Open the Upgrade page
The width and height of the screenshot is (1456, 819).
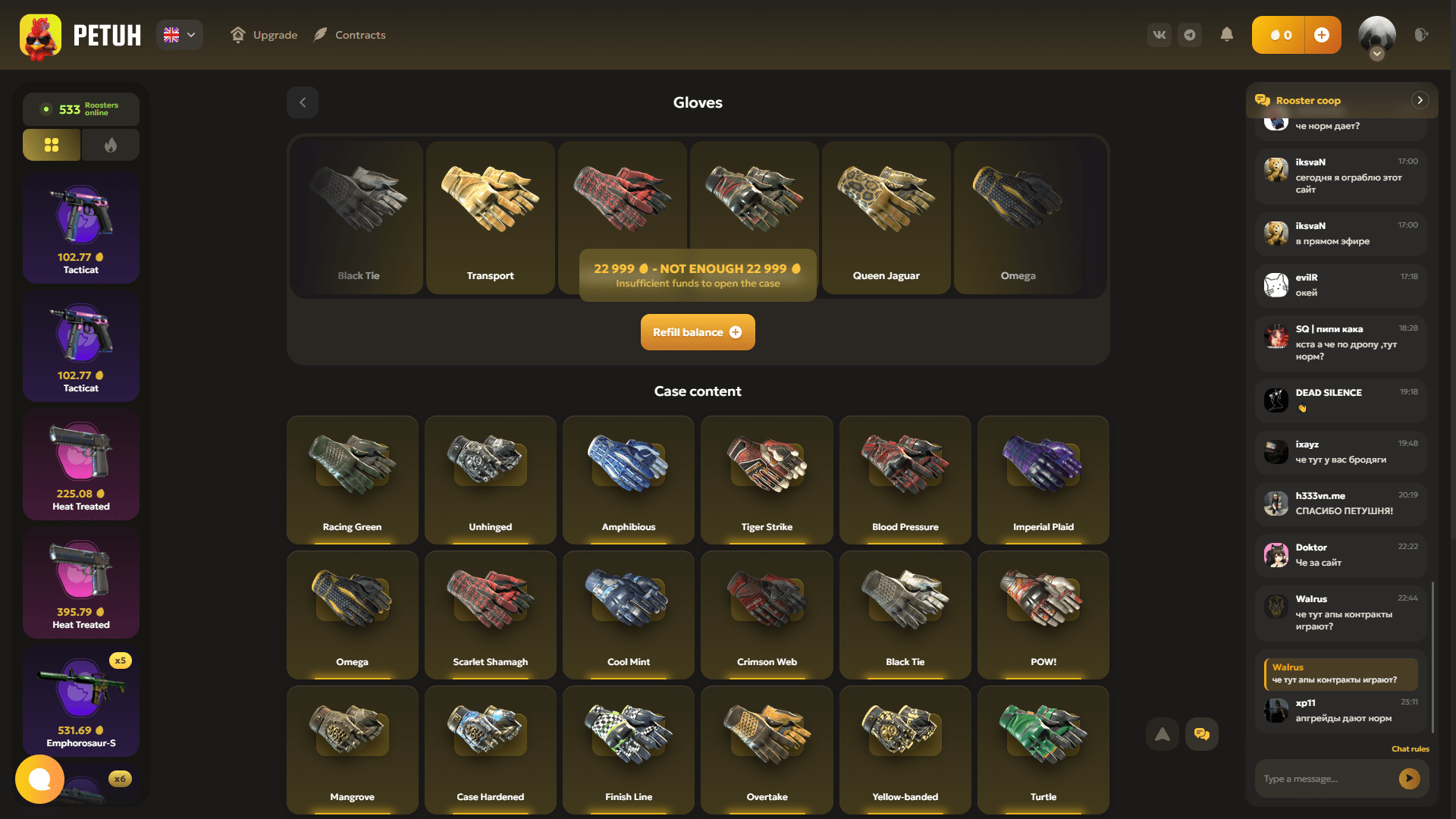coord(263,34)
